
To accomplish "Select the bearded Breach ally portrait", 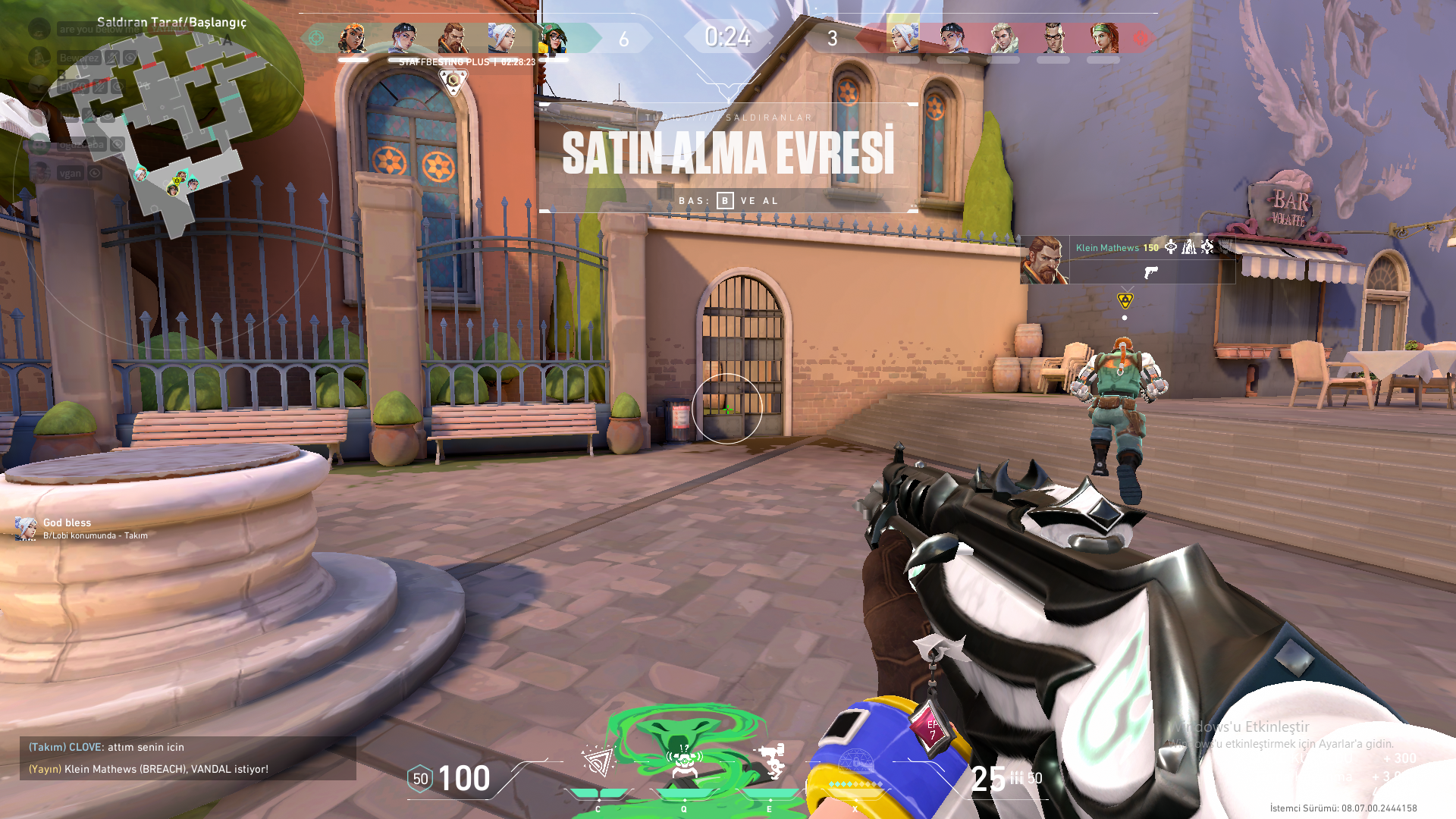I will [x=453, y=38].
